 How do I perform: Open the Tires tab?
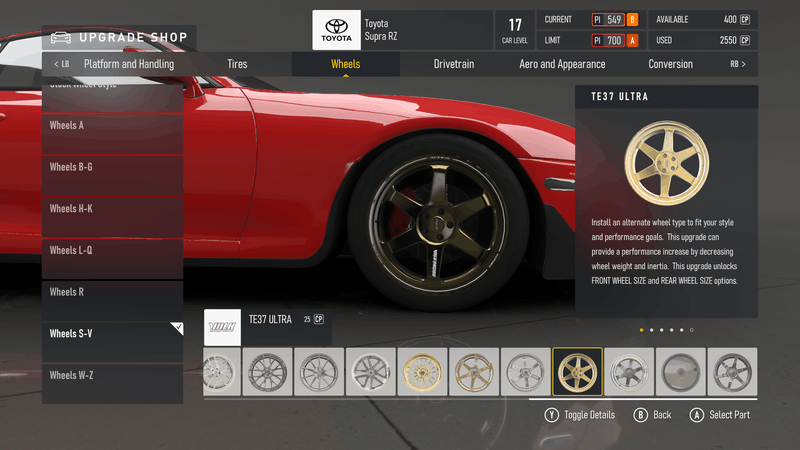tap(237, 64)
